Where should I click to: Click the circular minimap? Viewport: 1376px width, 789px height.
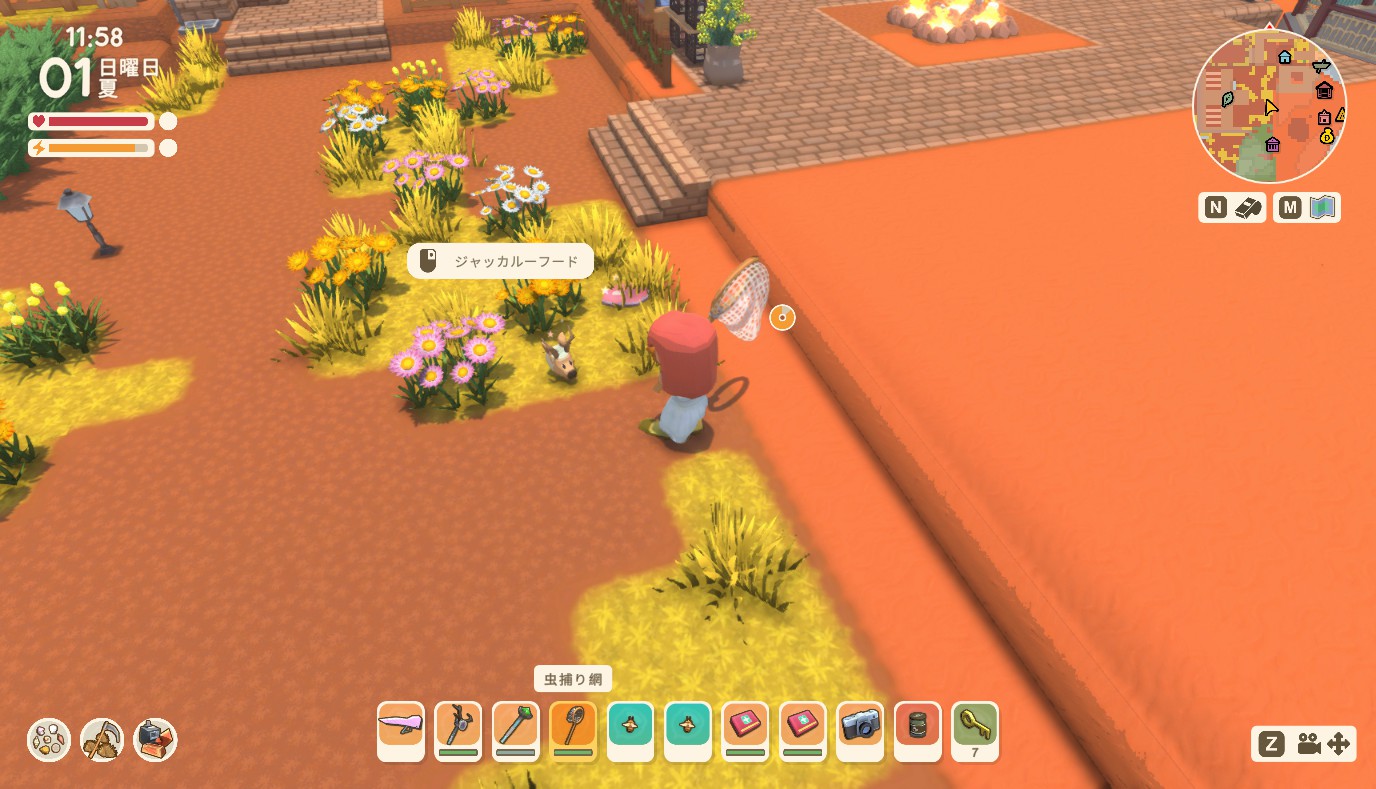(x=1269, y=106)
